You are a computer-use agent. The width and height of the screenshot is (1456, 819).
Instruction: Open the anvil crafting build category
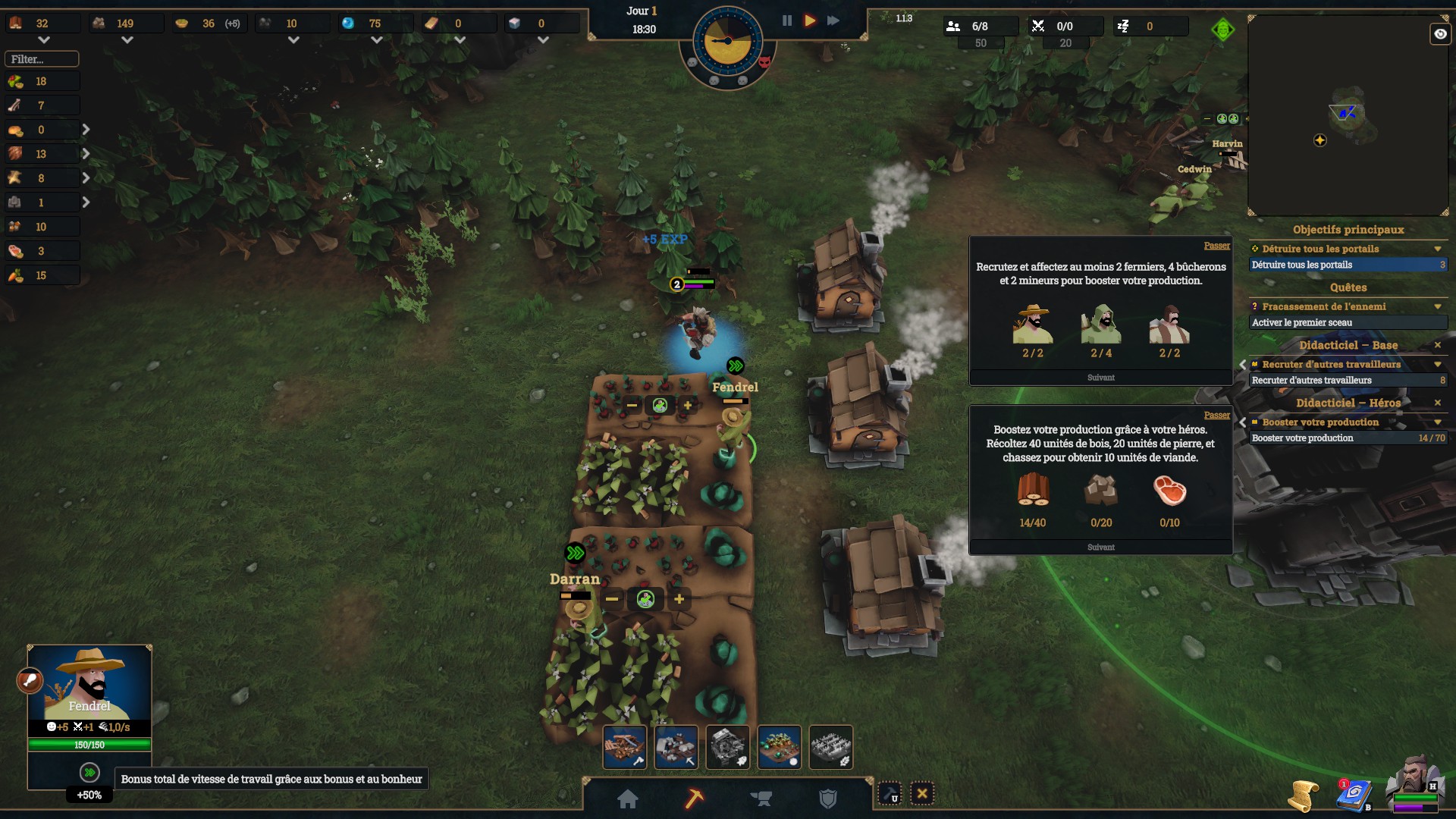(x=761, y=799)
